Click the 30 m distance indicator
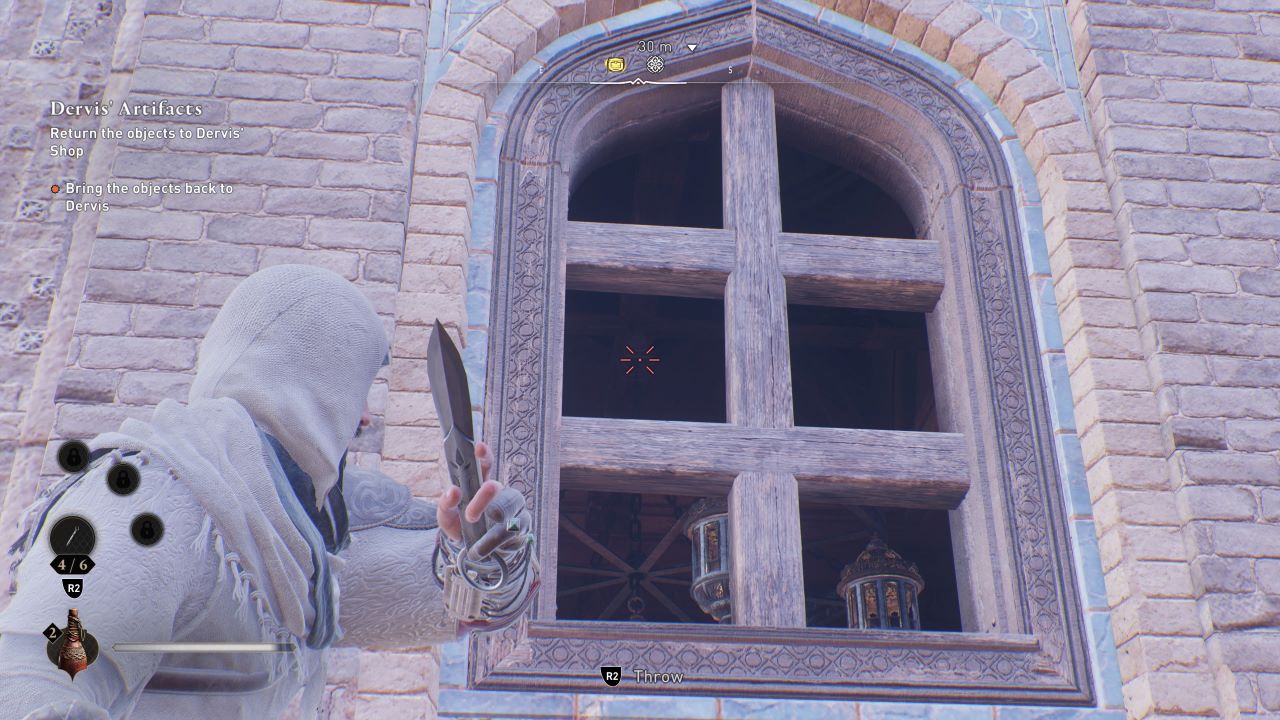 click(x=653, y=46)
